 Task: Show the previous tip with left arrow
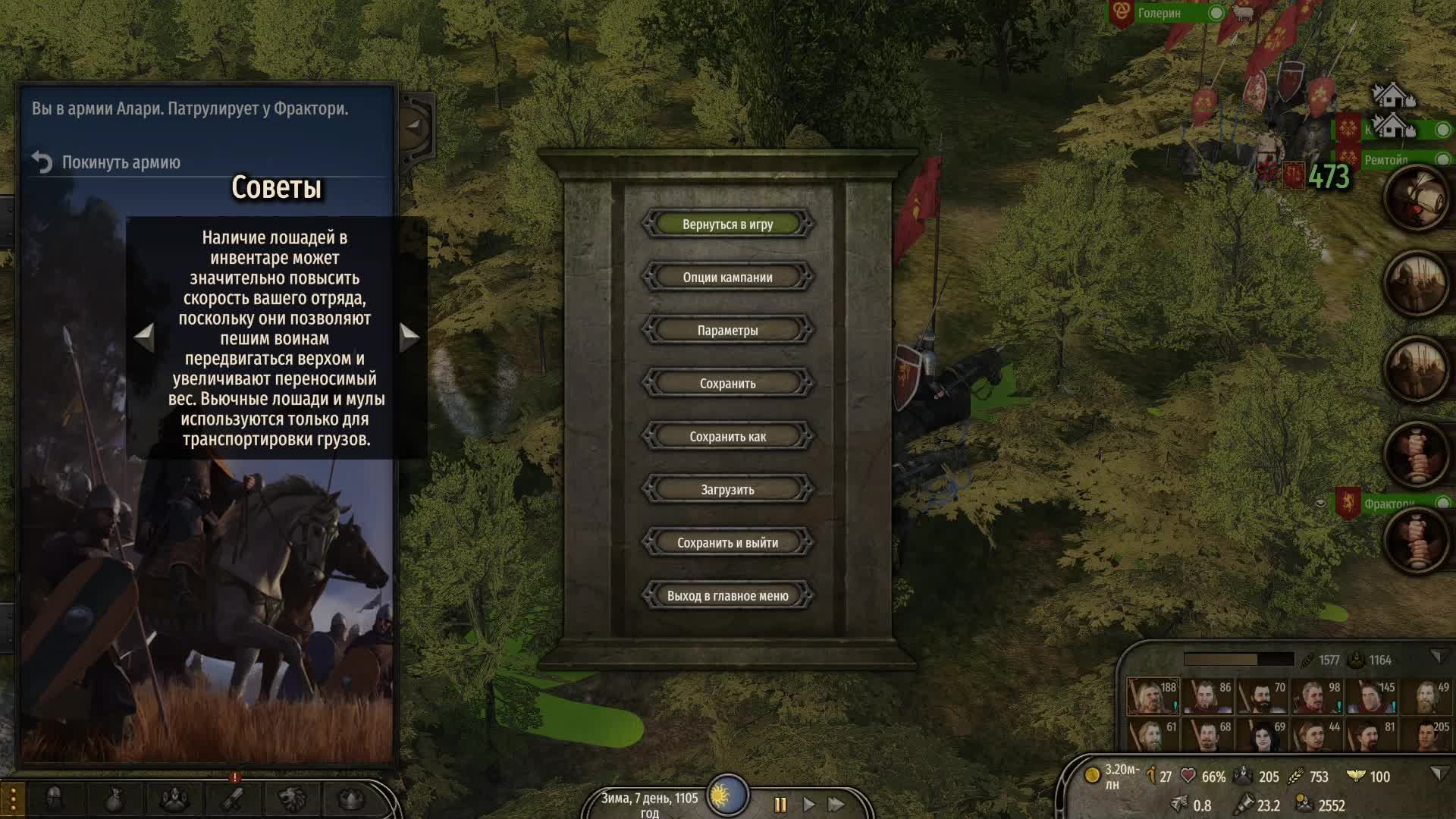click(143, 336)
